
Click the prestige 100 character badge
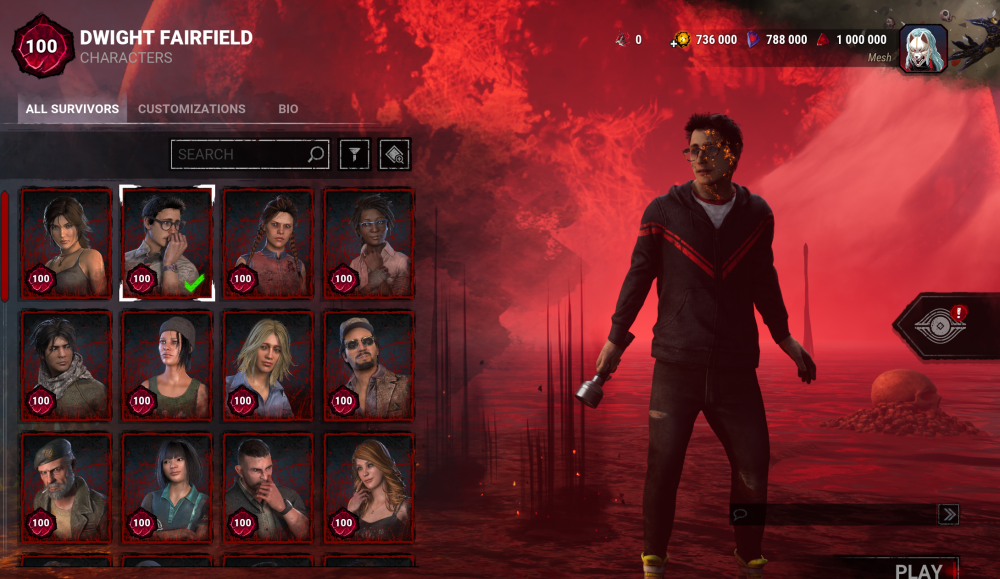(x=42, y=47)
